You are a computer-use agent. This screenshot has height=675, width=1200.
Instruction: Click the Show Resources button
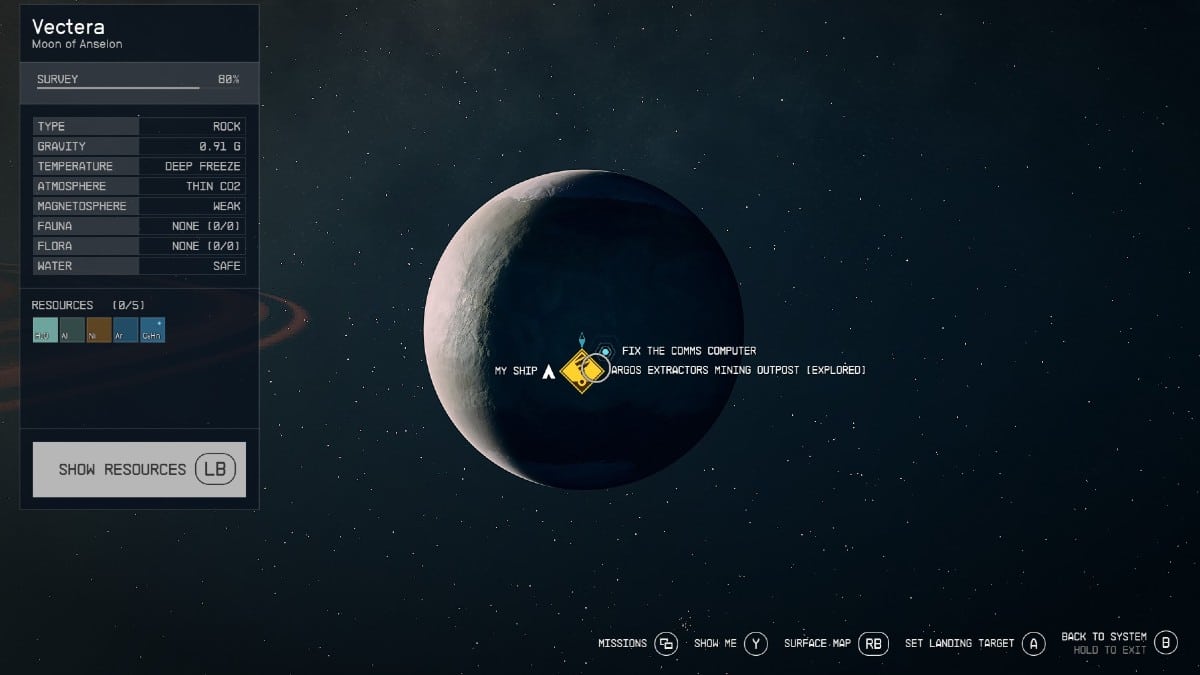139,469
